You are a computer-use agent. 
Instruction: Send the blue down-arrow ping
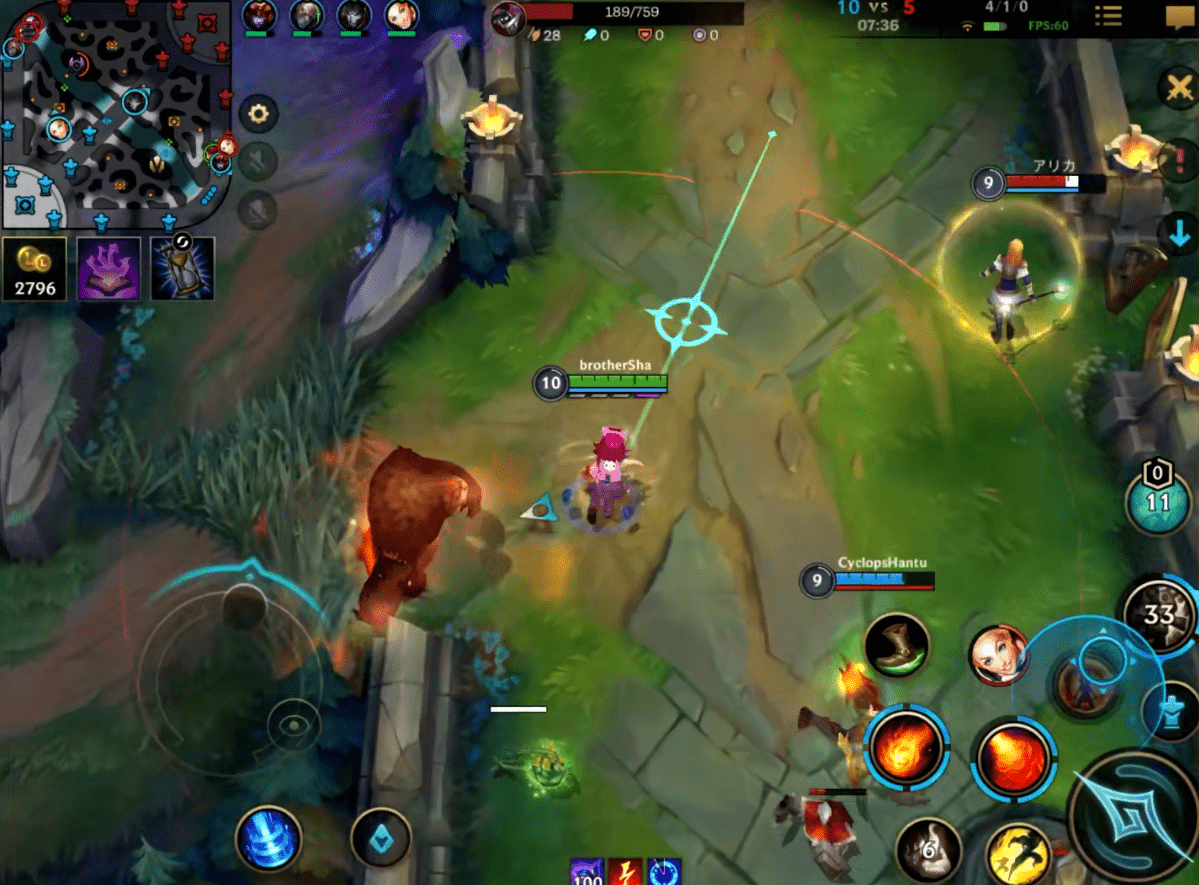pyautogui.click(x=1179, y=235)
